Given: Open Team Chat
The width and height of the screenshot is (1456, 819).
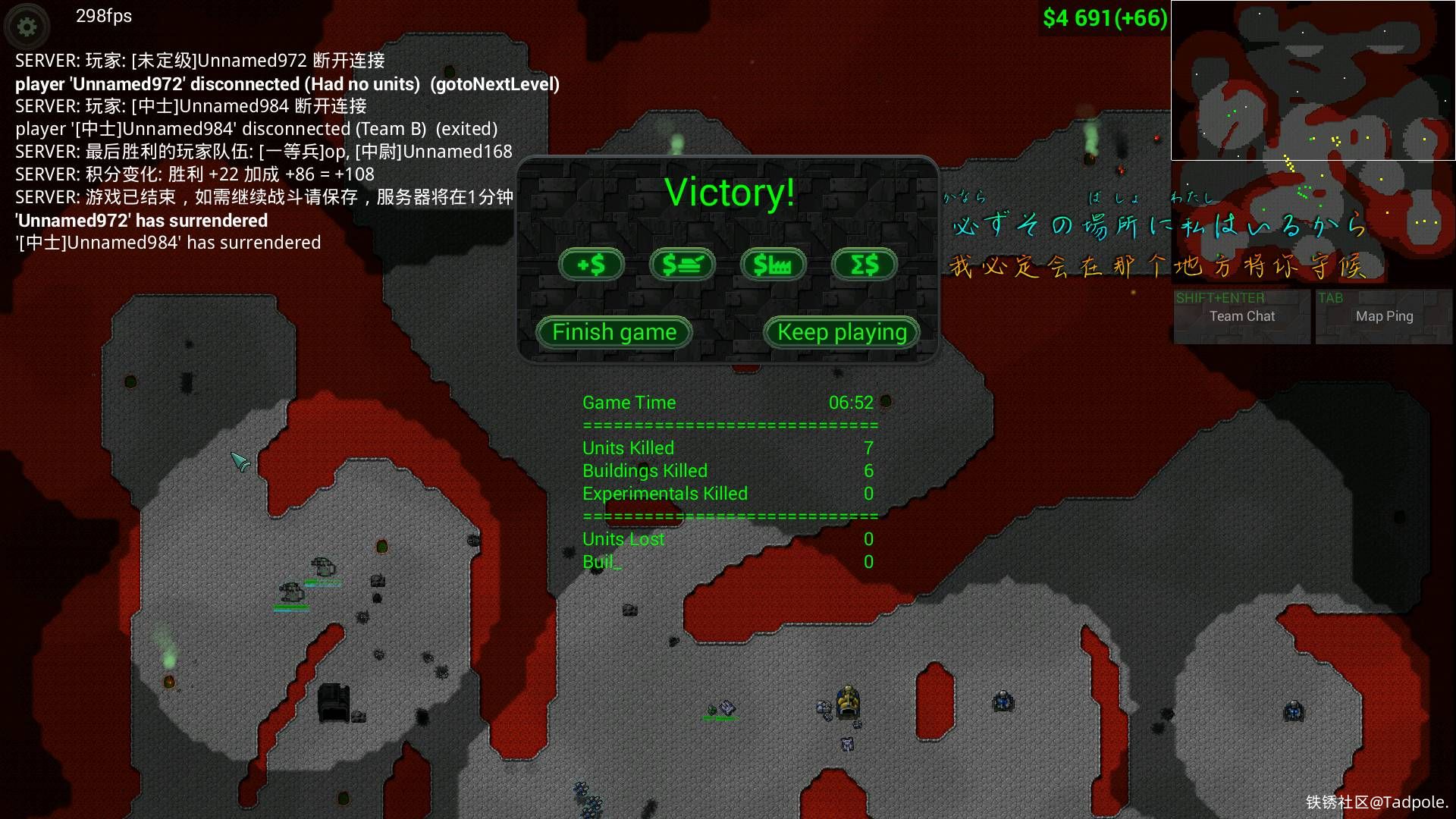Looking at the screenshot, I should [1241, 316].
